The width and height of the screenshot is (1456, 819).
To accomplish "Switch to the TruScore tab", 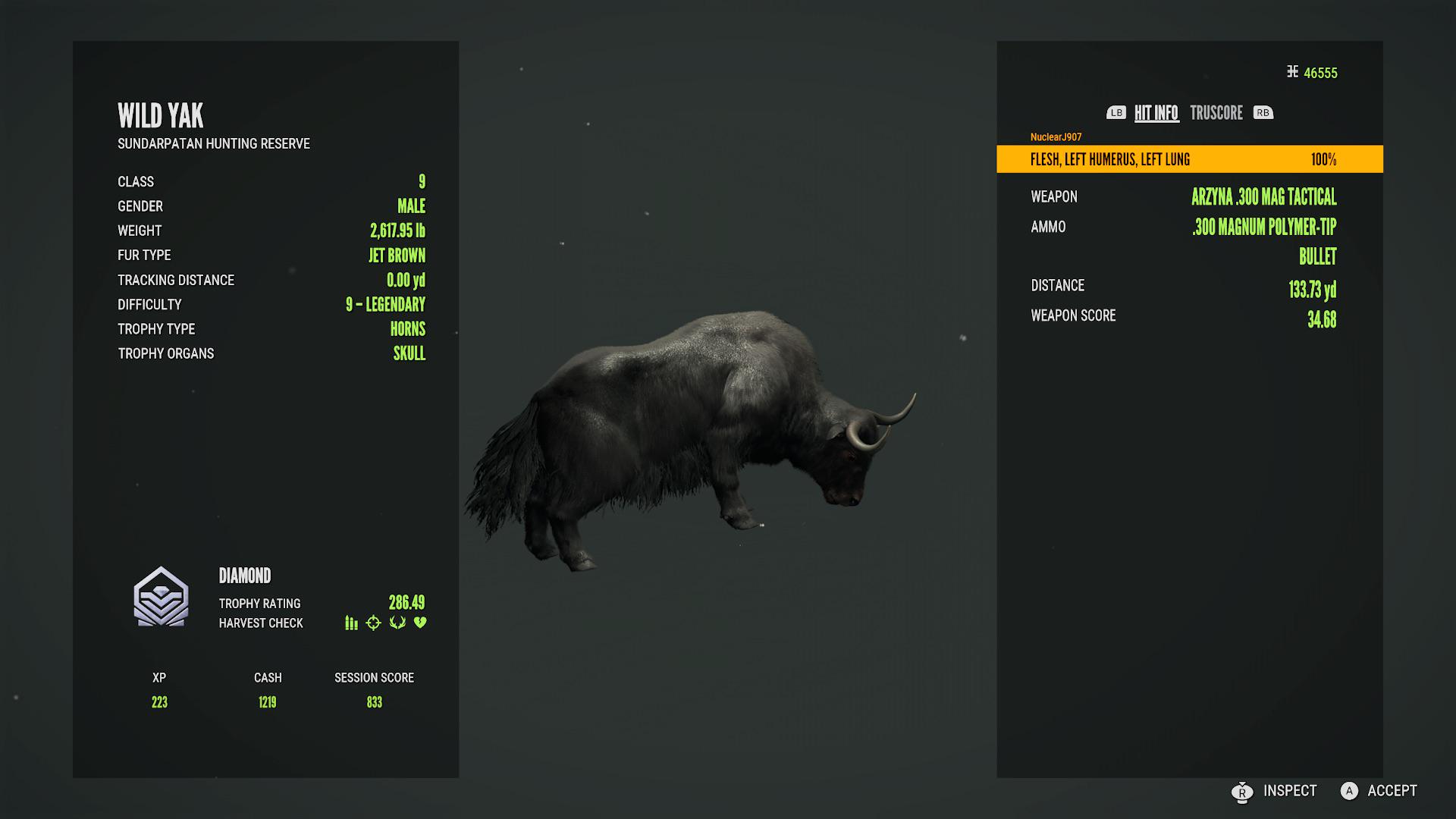I will tap(1216, 113).
